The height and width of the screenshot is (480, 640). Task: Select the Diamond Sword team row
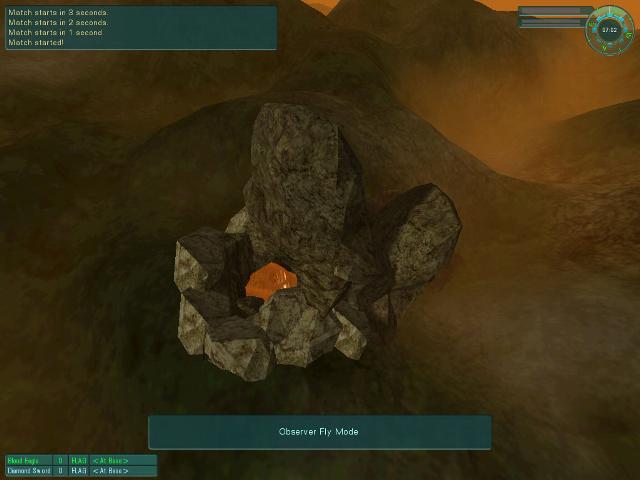coord(81,470)
